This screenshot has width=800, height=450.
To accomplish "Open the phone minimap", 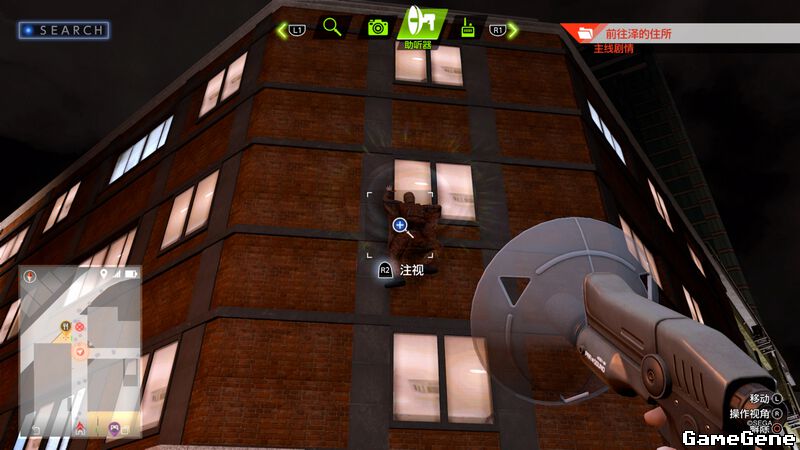I will [78, 348].
